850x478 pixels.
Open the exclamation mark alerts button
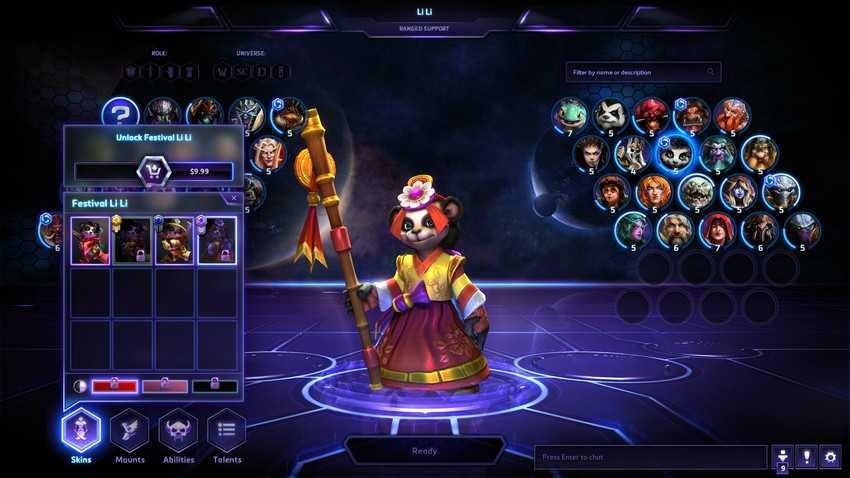click(805, 457)
